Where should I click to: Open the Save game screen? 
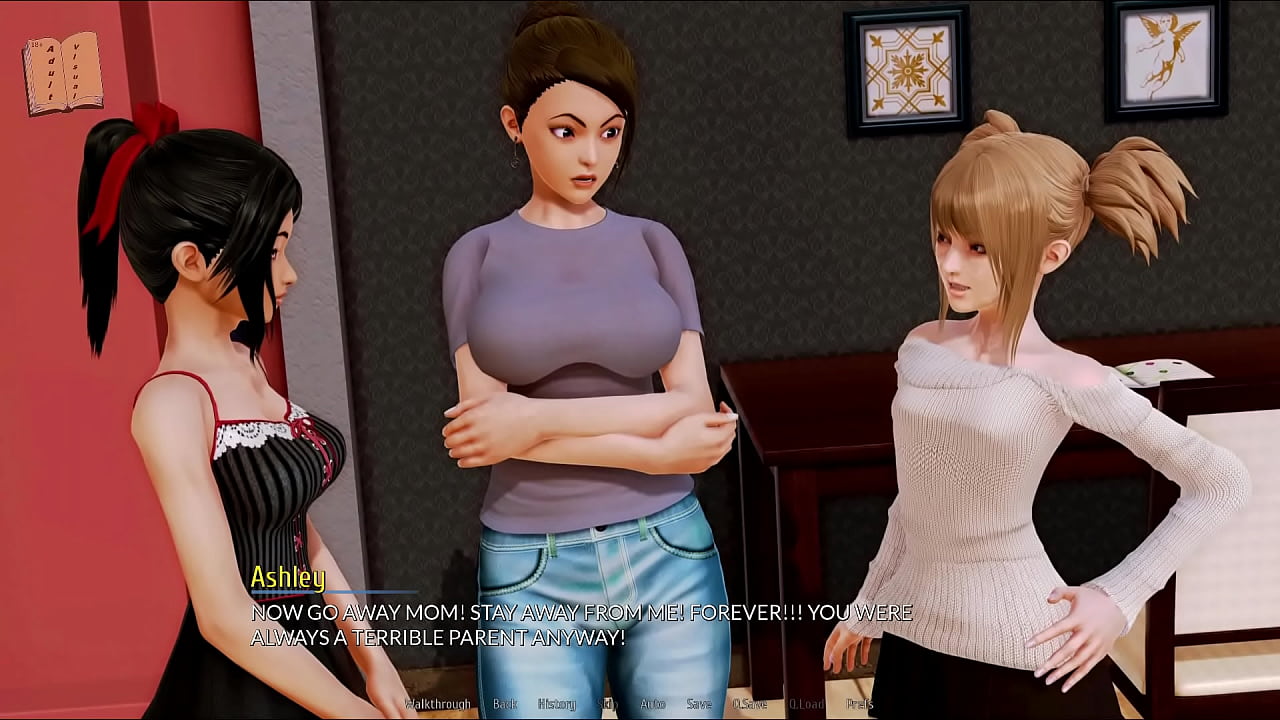[699, 704]
